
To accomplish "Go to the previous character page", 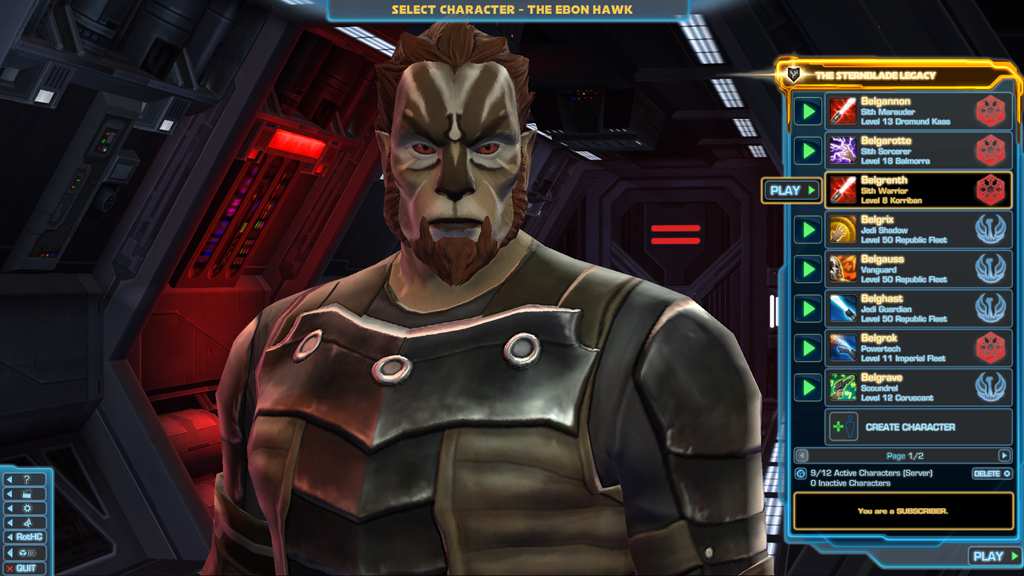I will click(801, 456).
